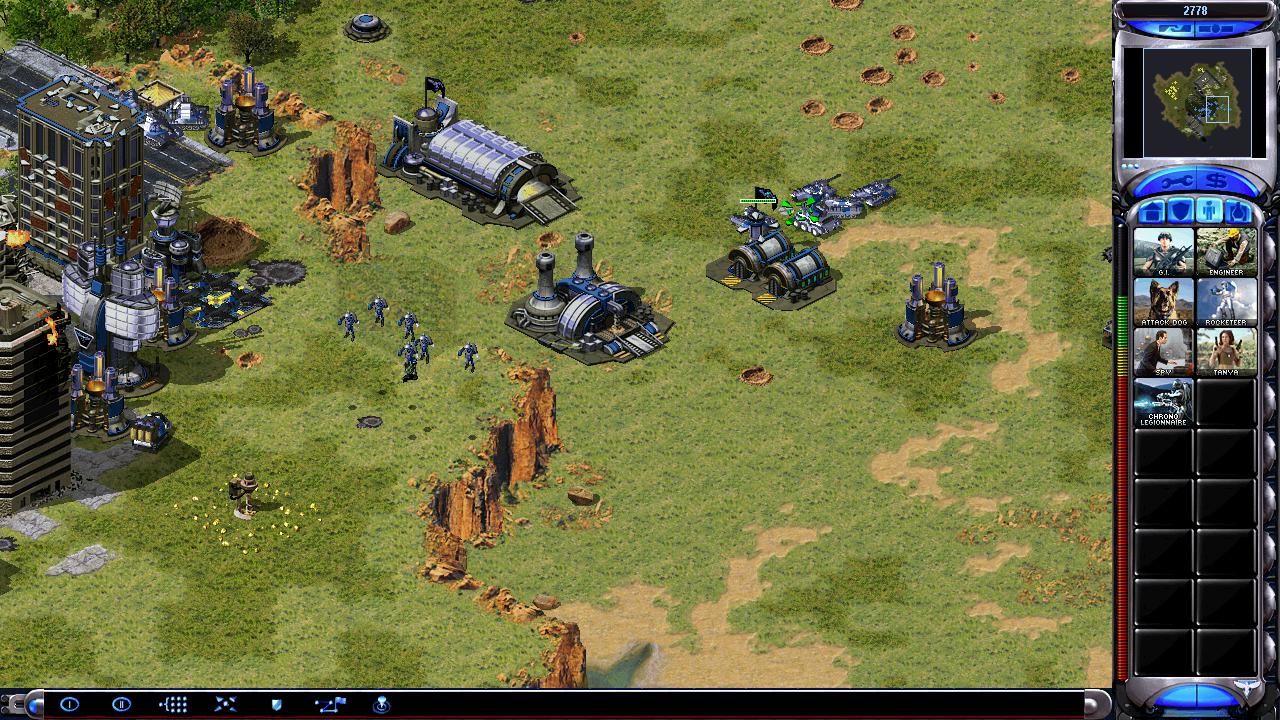
Task: Queue a G.I. infantry unit
Action: [1163, 251]
